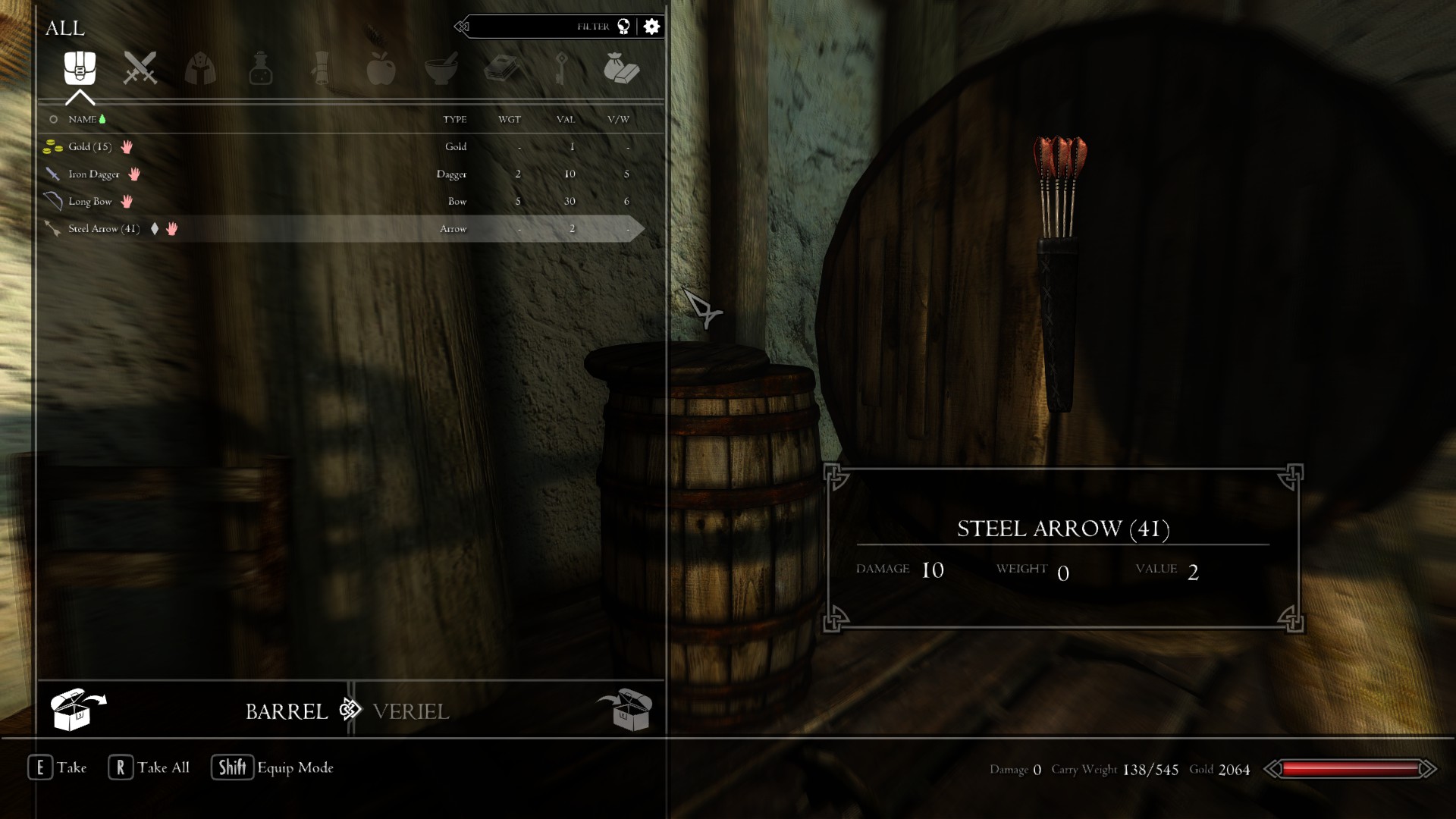
Task: Sort items by the V/W column
Action: click(618, 119)
